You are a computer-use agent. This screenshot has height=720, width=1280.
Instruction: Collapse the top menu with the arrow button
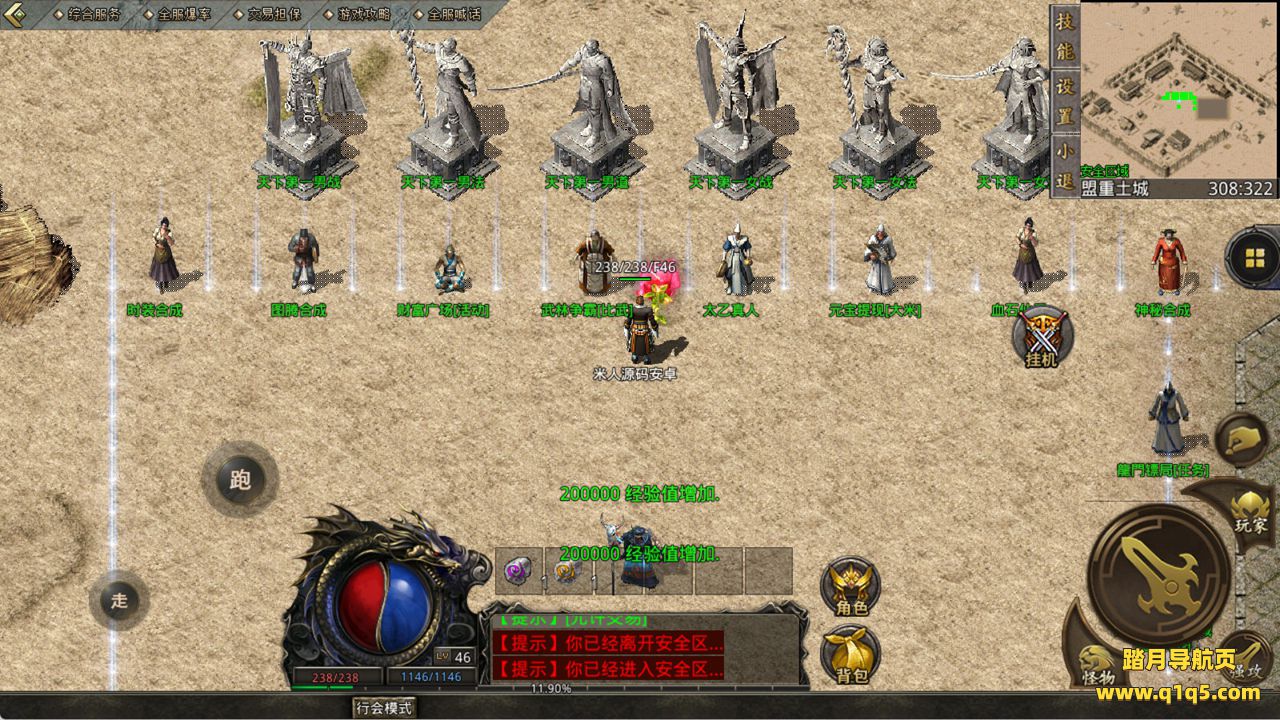pyautogui.click(x=17, y=14)
